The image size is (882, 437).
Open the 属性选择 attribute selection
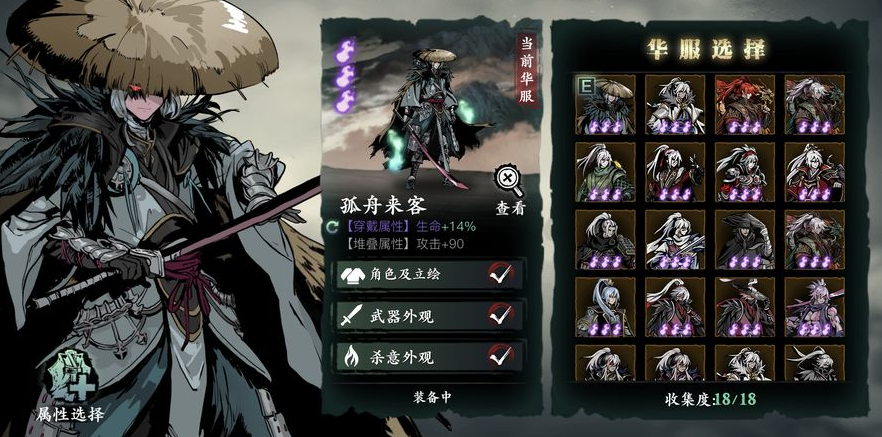[x=68, y=386]
